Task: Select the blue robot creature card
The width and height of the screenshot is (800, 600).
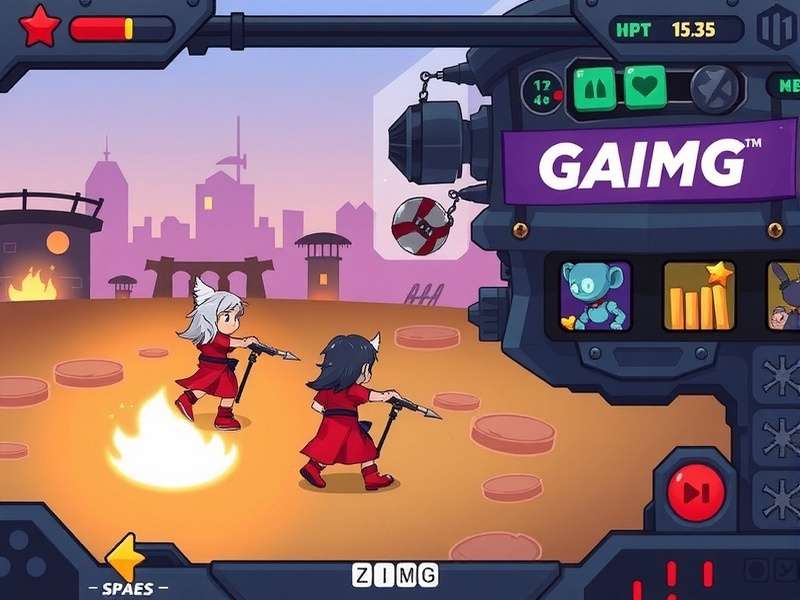Action: (x=596, y=296)
